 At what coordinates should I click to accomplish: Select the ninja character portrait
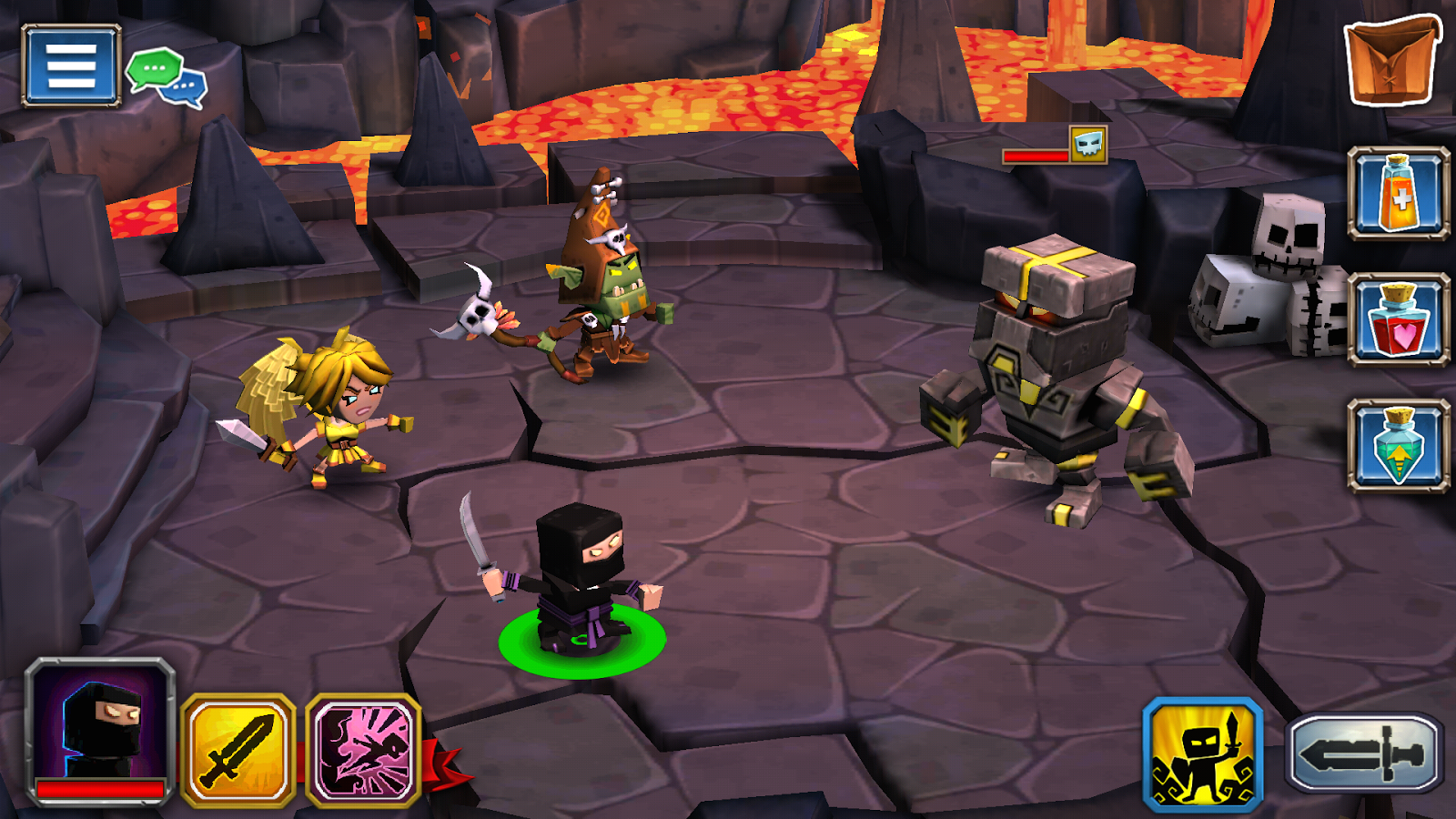[x=100, y=732]
